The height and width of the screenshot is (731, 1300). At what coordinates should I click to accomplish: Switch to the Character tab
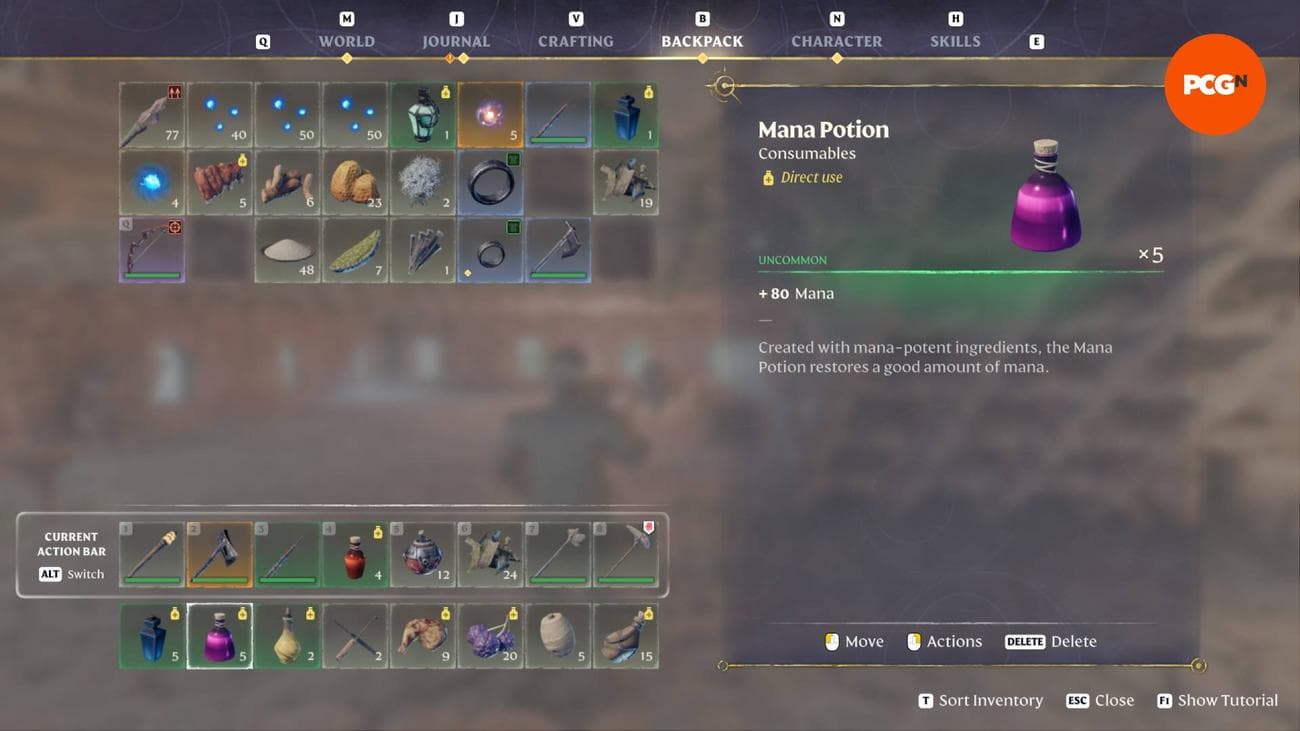[836, 41]
